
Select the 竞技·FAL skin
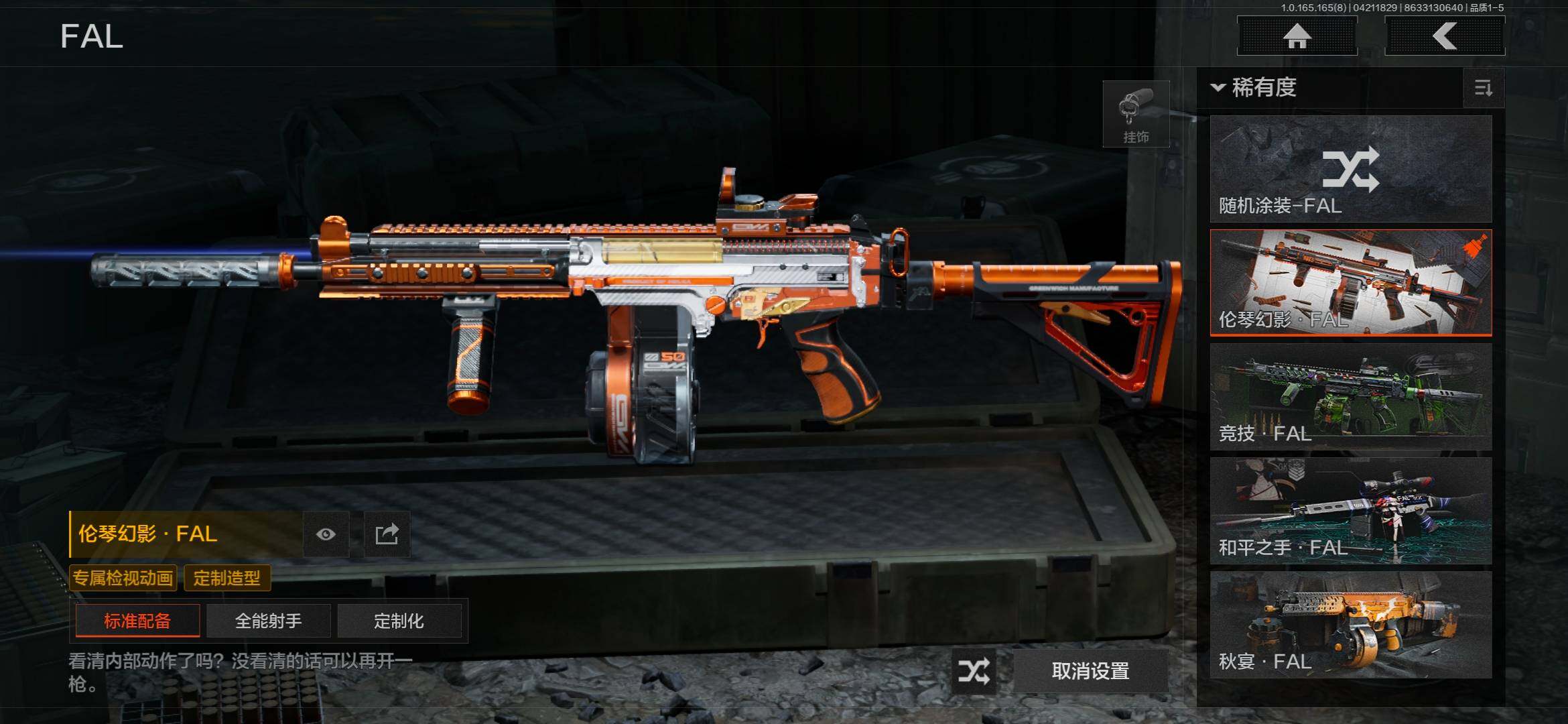point(1351,396)
